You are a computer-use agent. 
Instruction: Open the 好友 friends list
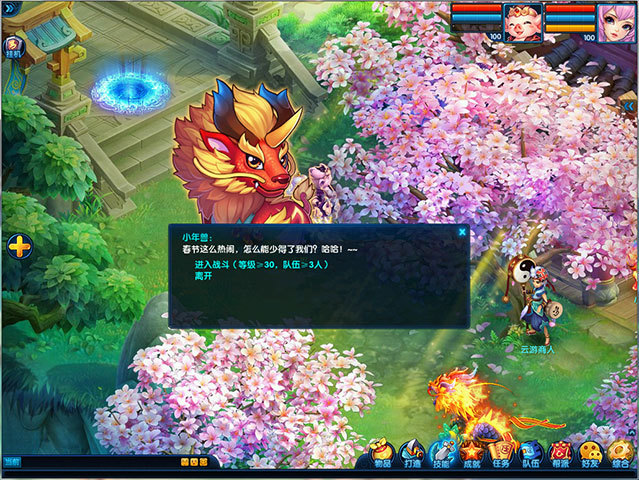coord(592,453)
